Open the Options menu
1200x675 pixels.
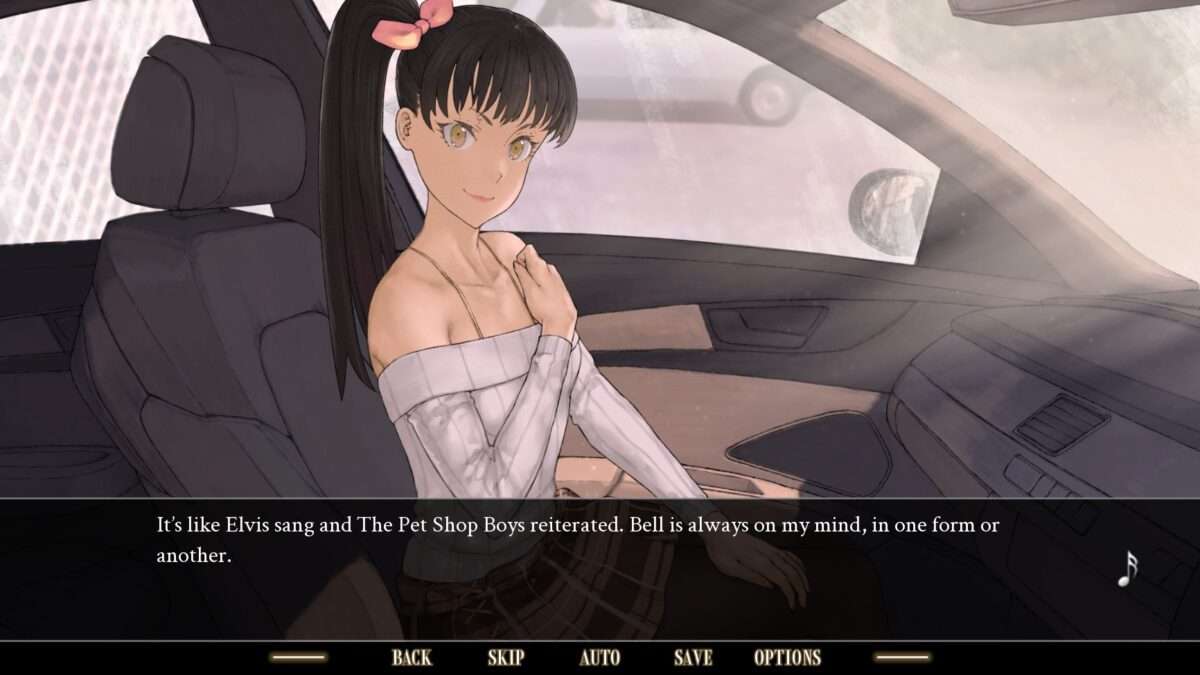(x=787, y=657)
